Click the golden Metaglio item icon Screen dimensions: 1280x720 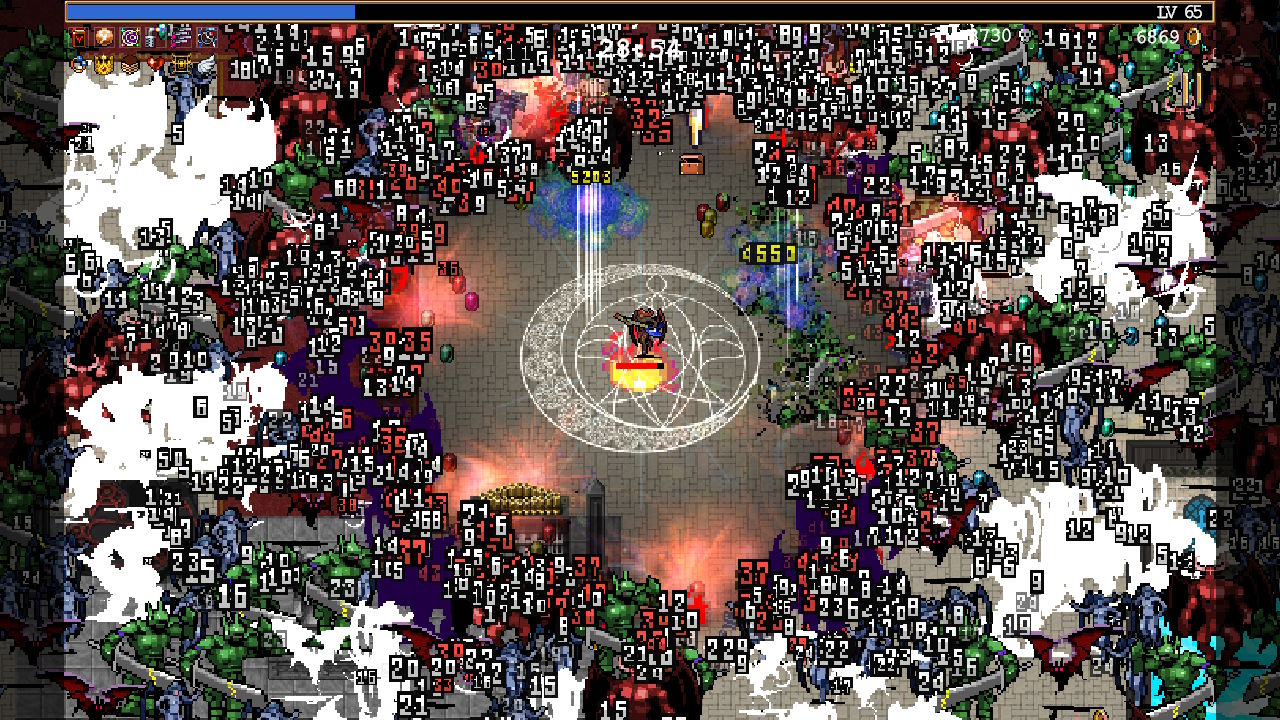pos(183,65)
